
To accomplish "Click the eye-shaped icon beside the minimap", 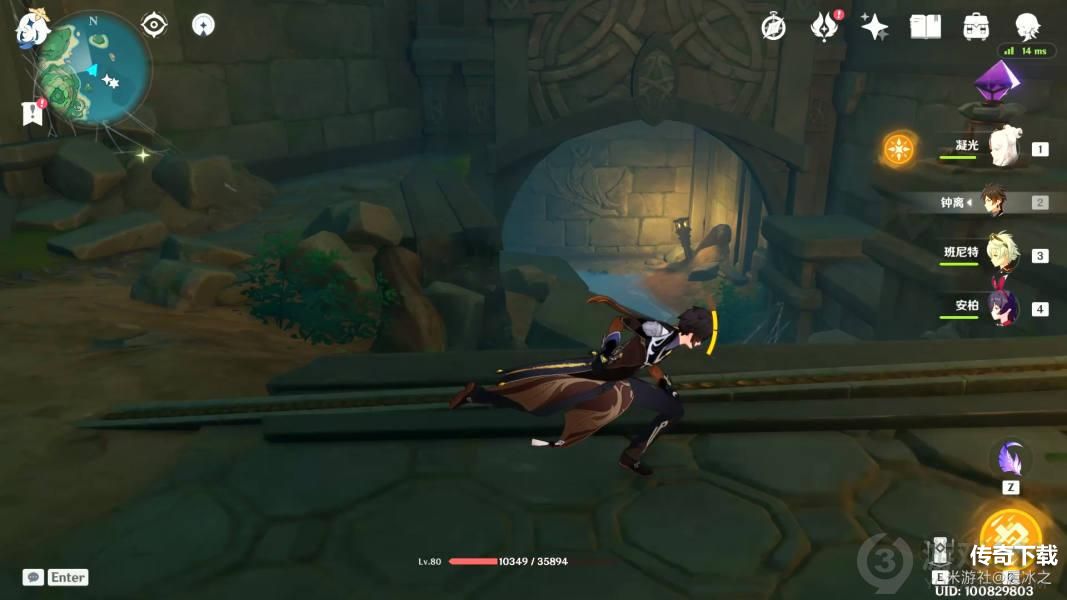I will point(154,25).
